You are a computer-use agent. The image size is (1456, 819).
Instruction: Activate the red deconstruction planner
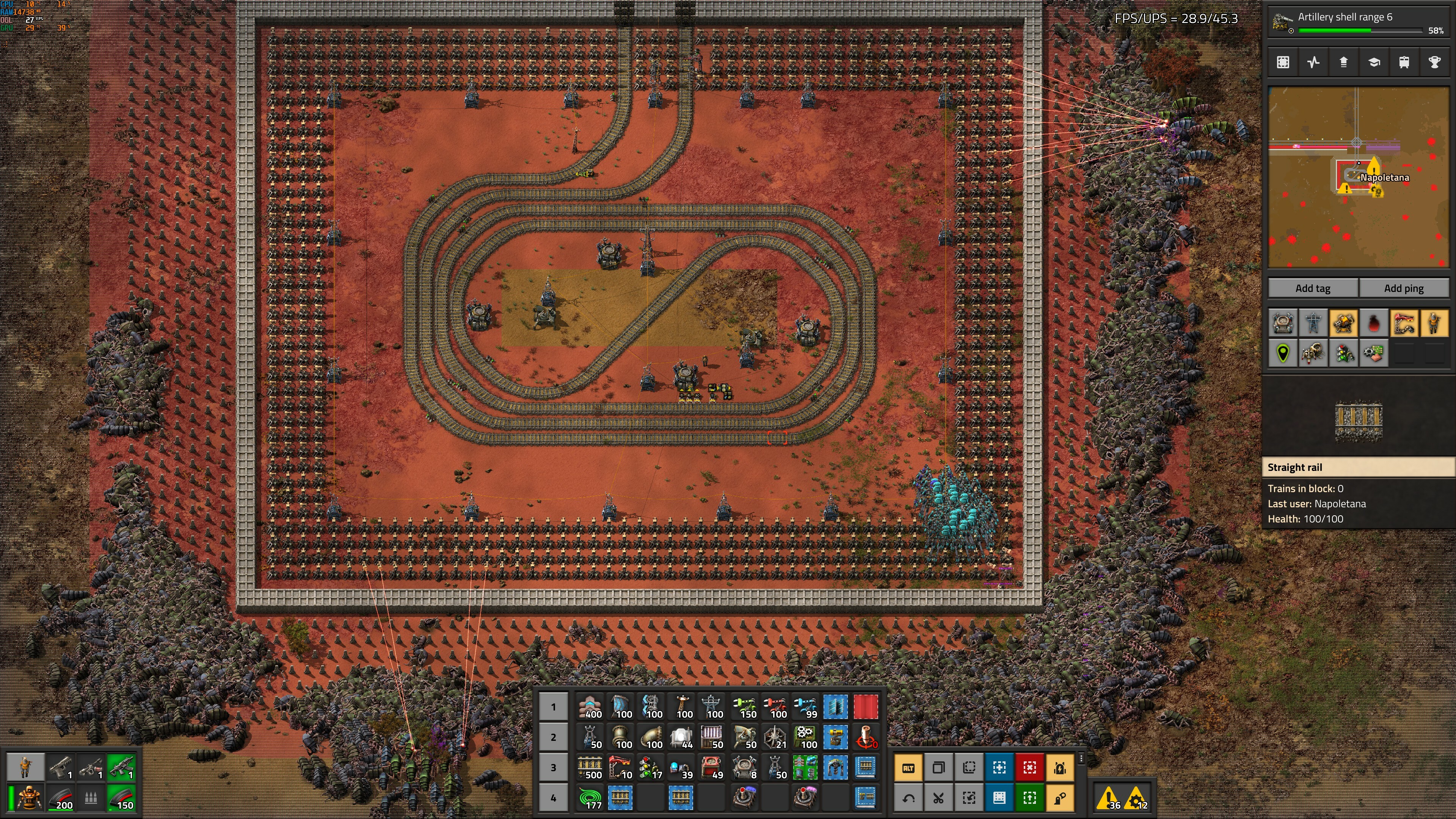pyautogui.click(x=1029, y=767)
